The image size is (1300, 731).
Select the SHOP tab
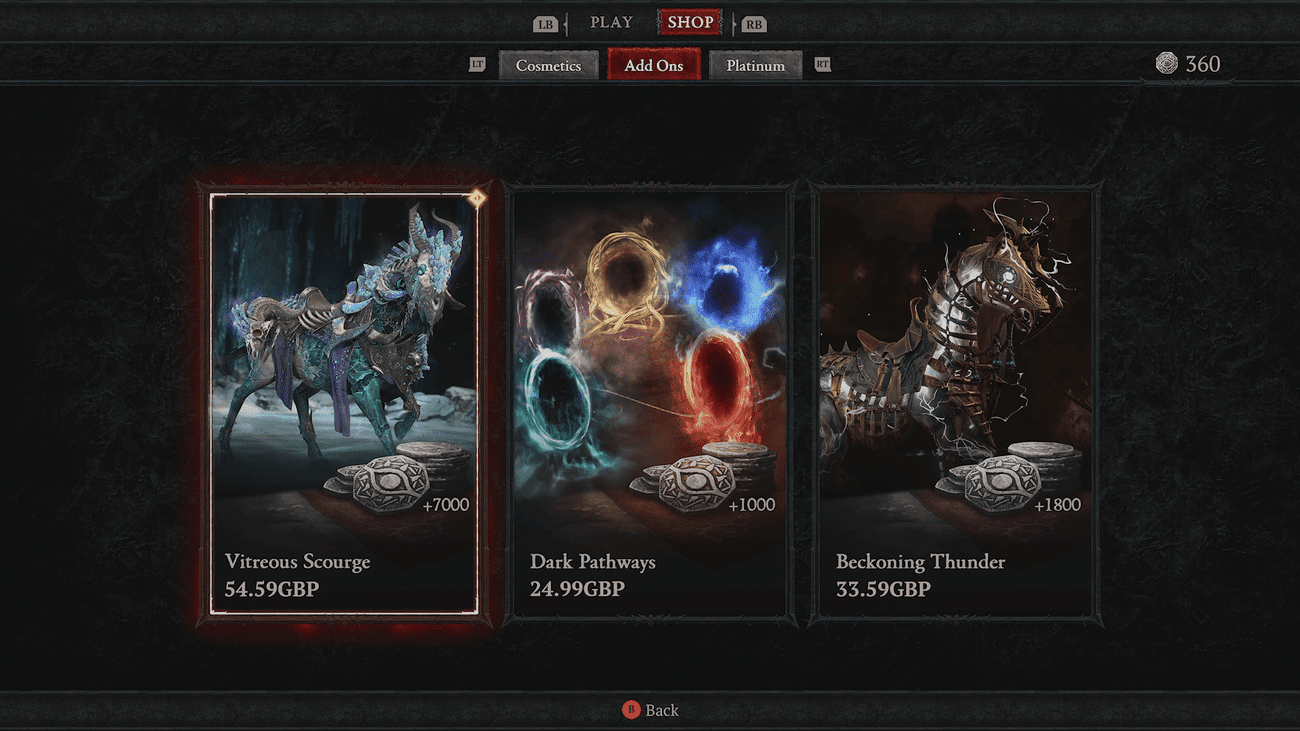[x=690, y=22]
